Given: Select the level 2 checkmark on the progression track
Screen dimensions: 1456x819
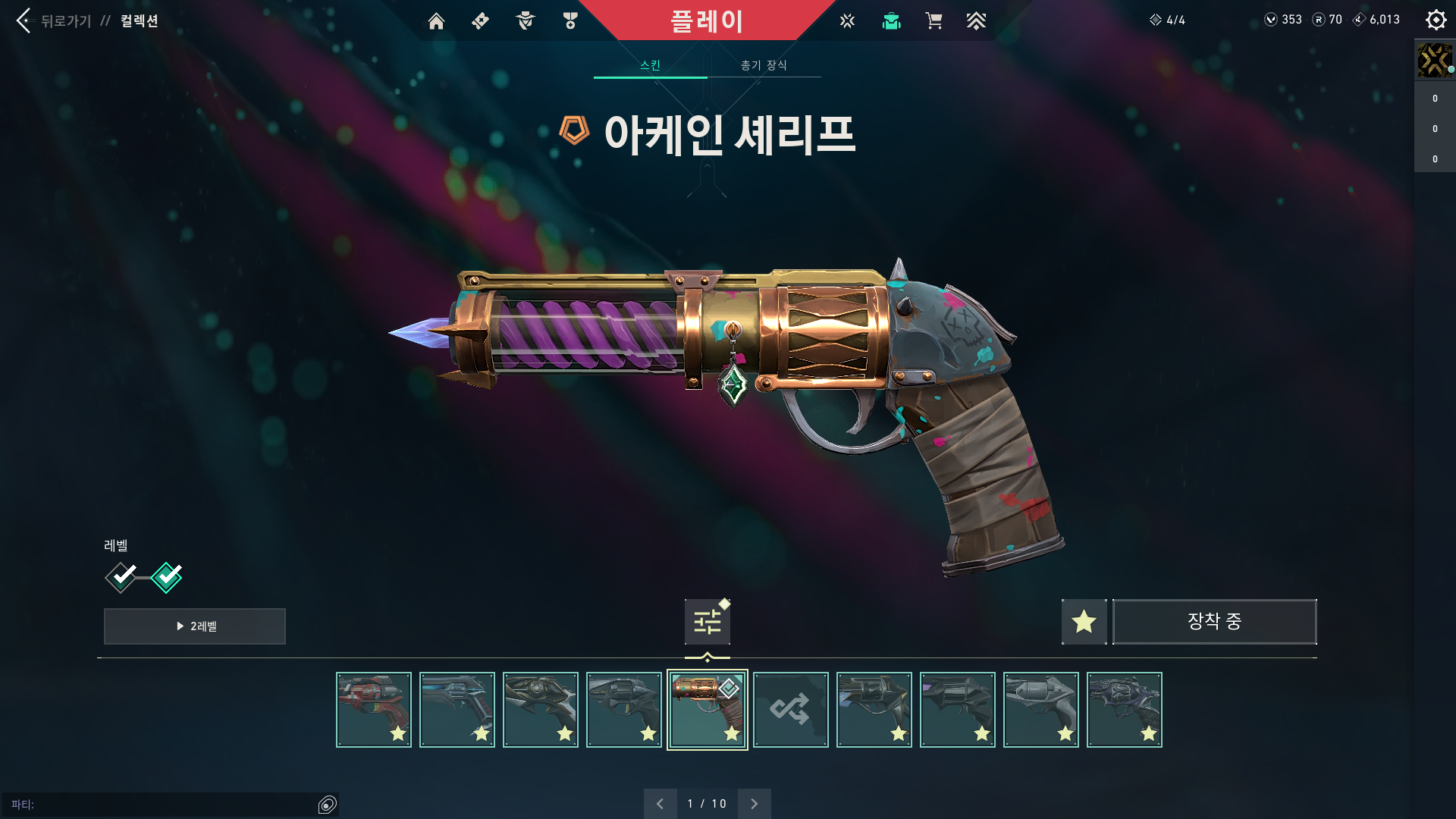Looking at the screenshot, I should pos(167,577).
